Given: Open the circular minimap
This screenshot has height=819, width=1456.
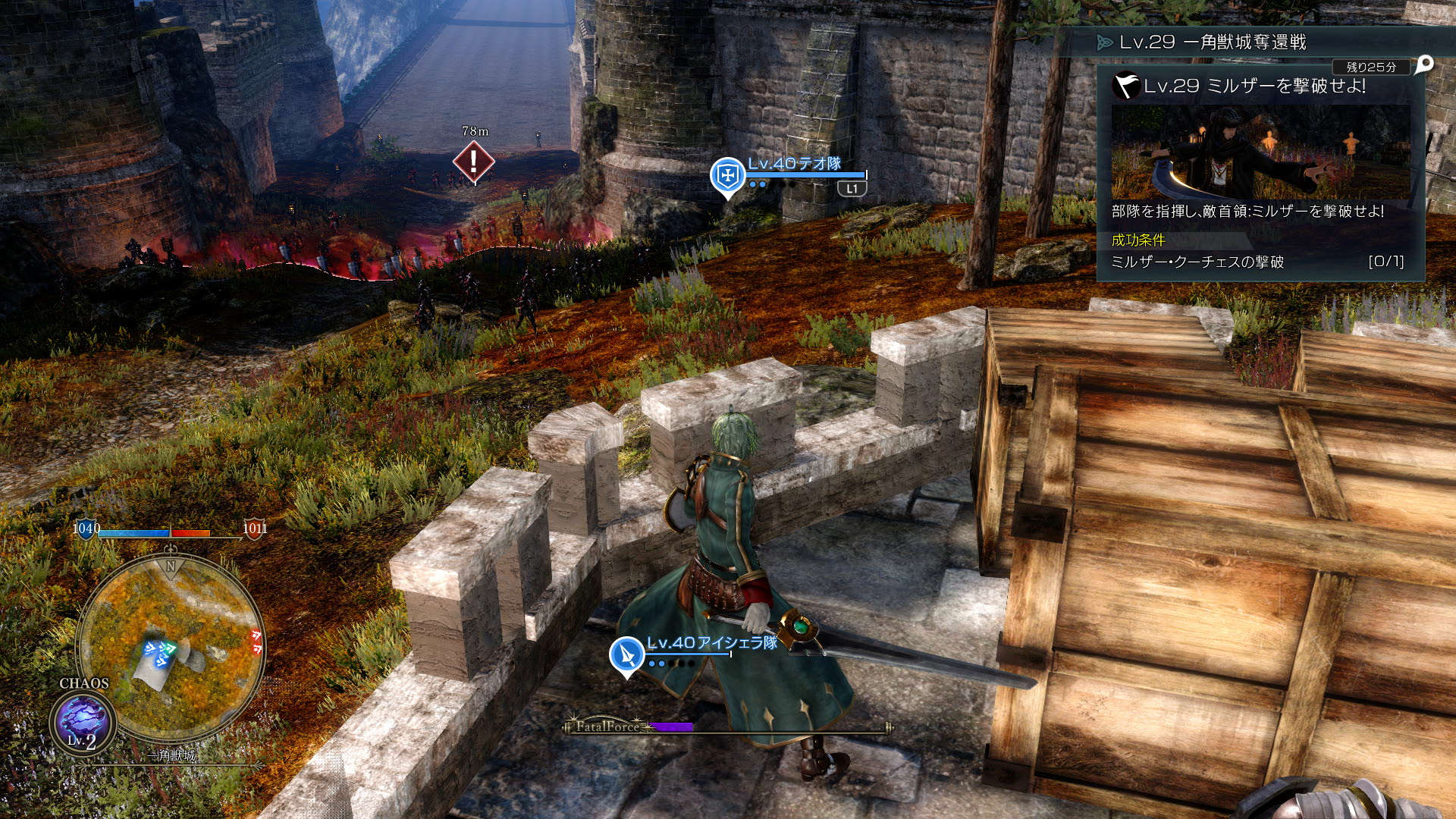Looking at the screenshot, I should point(171,648).
